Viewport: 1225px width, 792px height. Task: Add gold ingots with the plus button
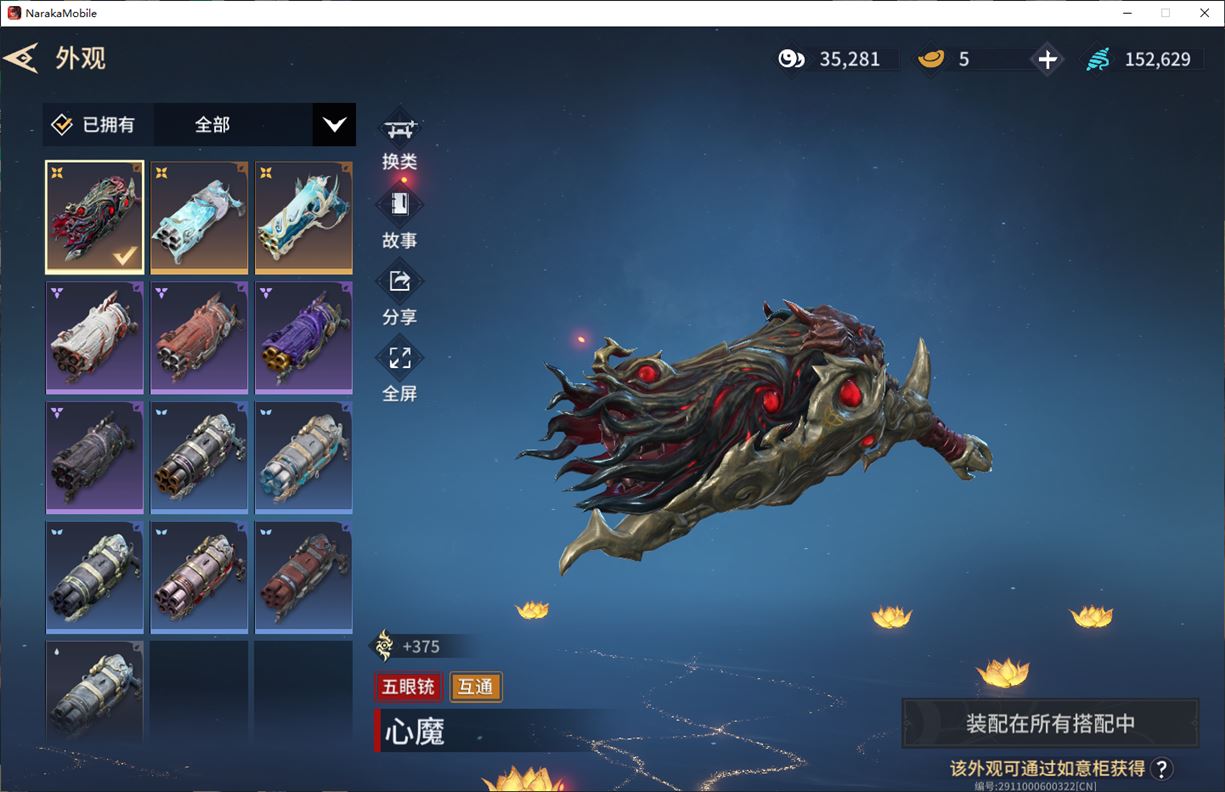coord(1047,60)
